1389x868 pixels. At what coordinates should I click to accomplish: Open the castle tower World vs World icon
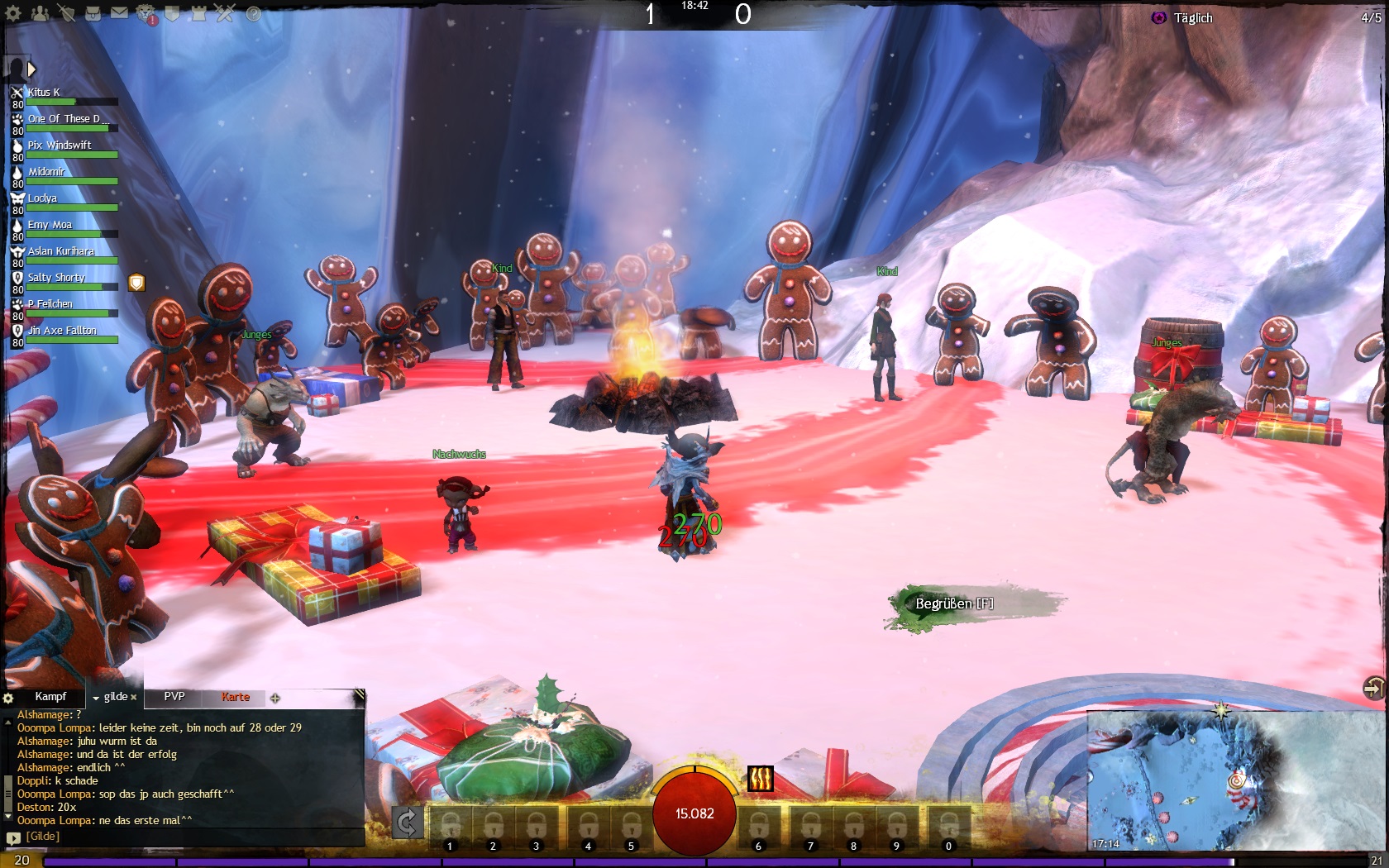[x=198, y=13]
